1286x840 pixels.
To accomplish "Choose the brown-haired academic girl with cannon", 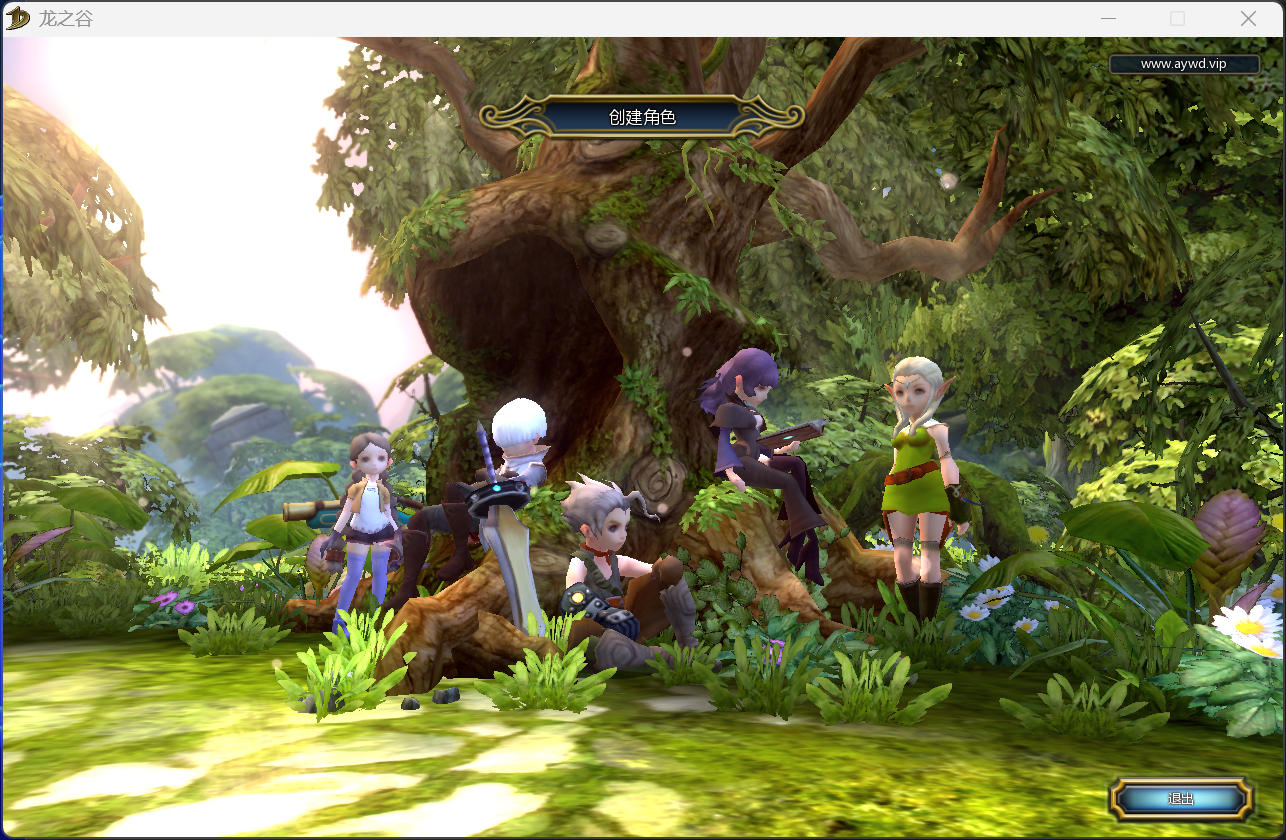I will pos(370,510).
